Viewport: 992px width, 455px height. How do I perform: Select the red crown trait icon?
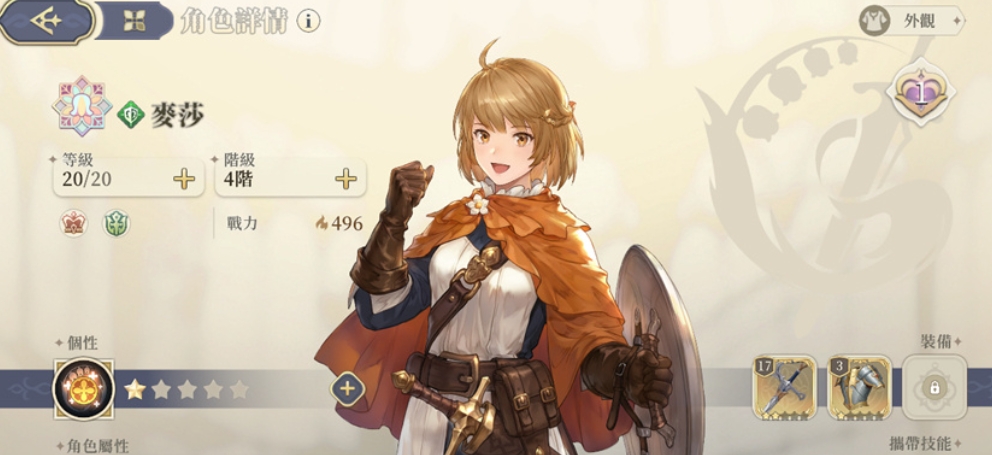(75, 224)
